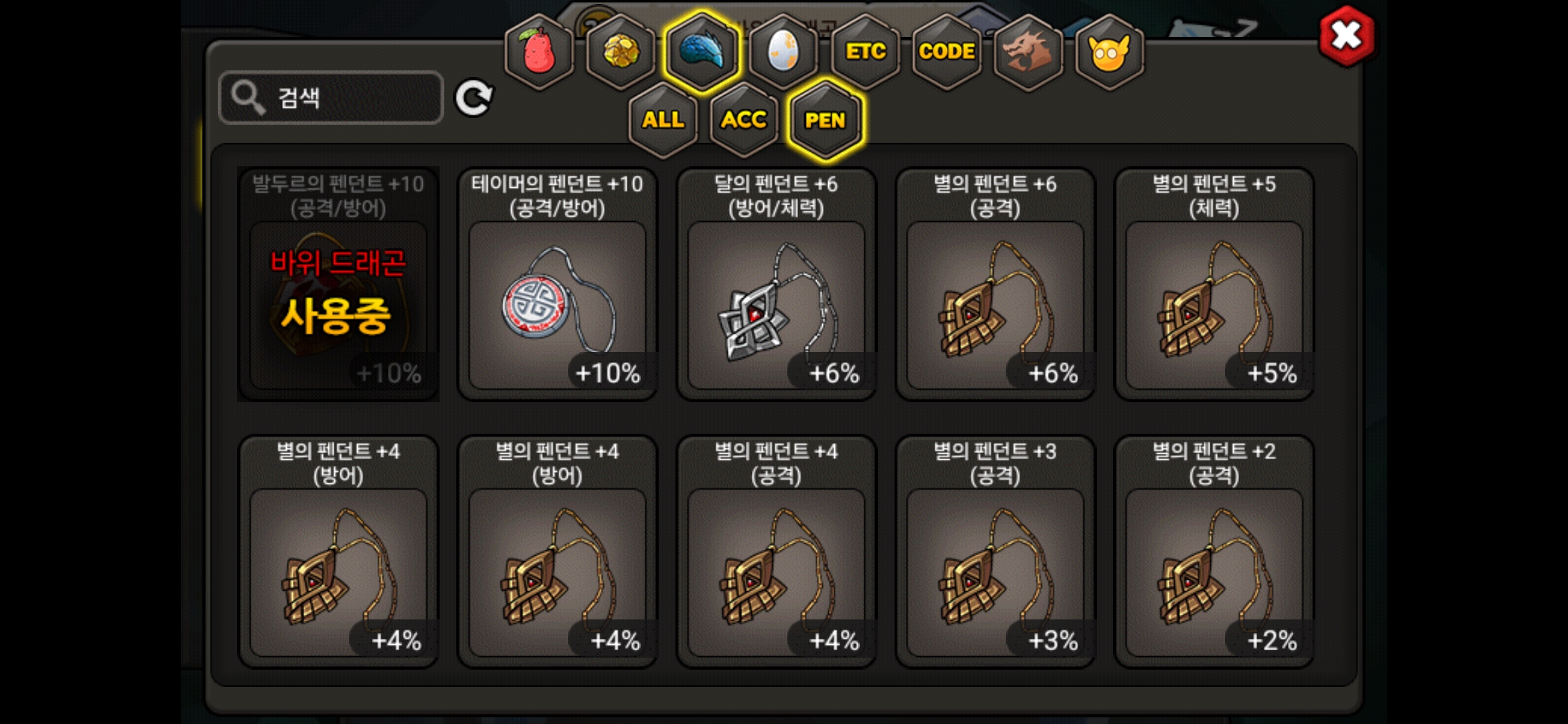This screenshot has height=724, width=1568.
Task: Pick the 별의 펜던트 +5 (체력) item
Action: pyautogui.click(x=1214, y=285)
